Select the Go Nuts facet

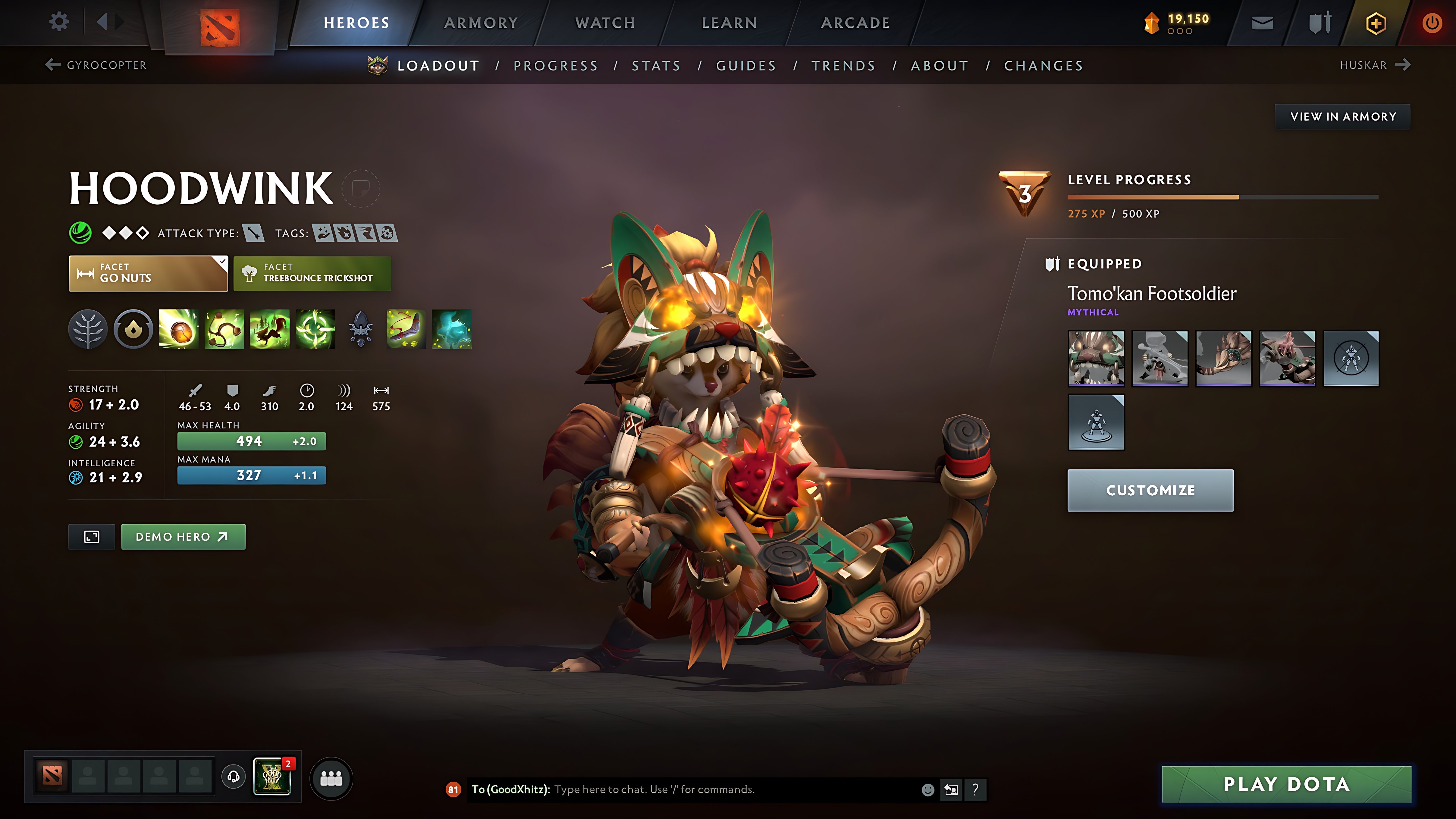[x=148, y=274]
